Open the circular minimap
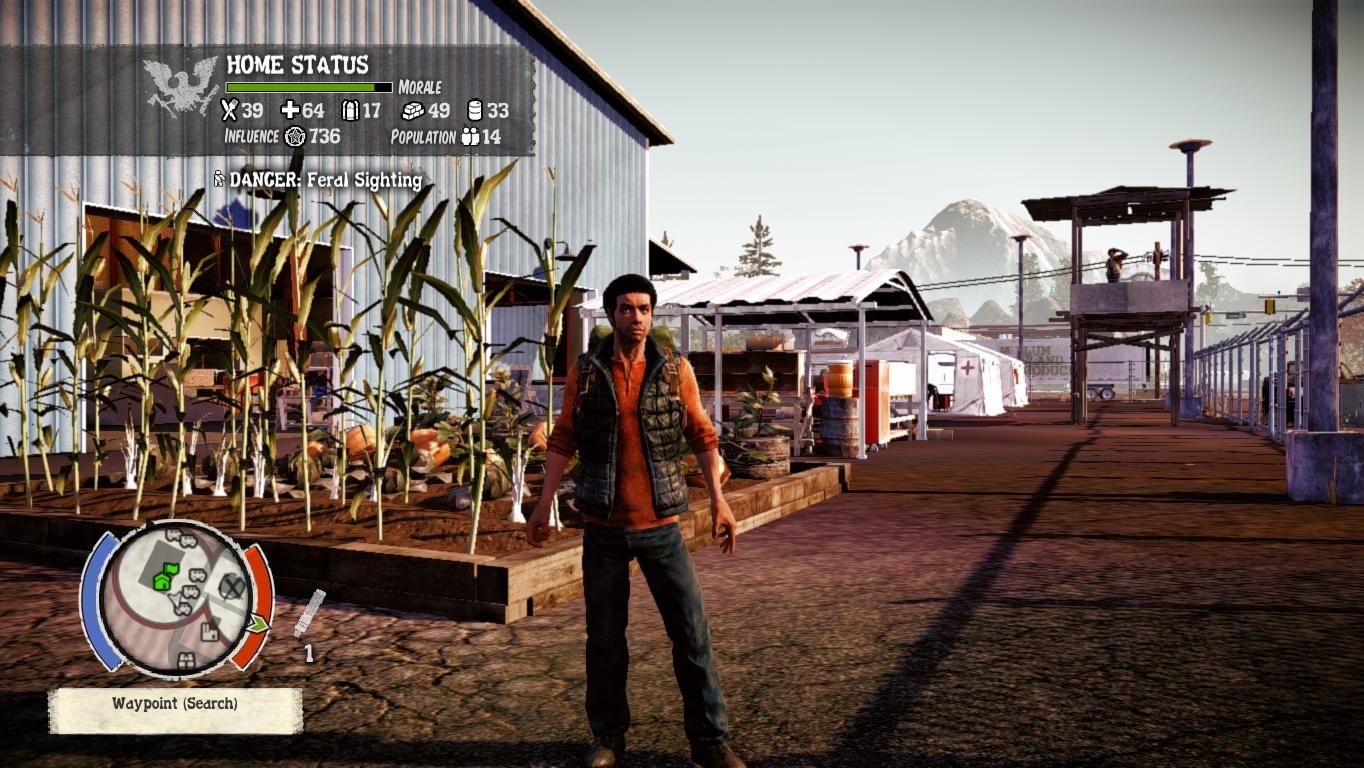The image size is (1364, 768). pos(176,597)
